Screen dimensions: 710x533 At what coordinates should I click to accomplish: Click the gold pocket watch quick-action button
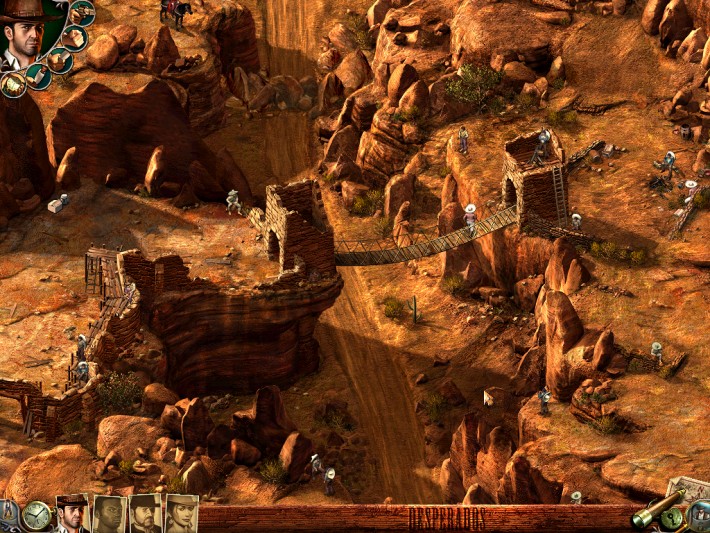pyautogui.click(x=37, y=515)
